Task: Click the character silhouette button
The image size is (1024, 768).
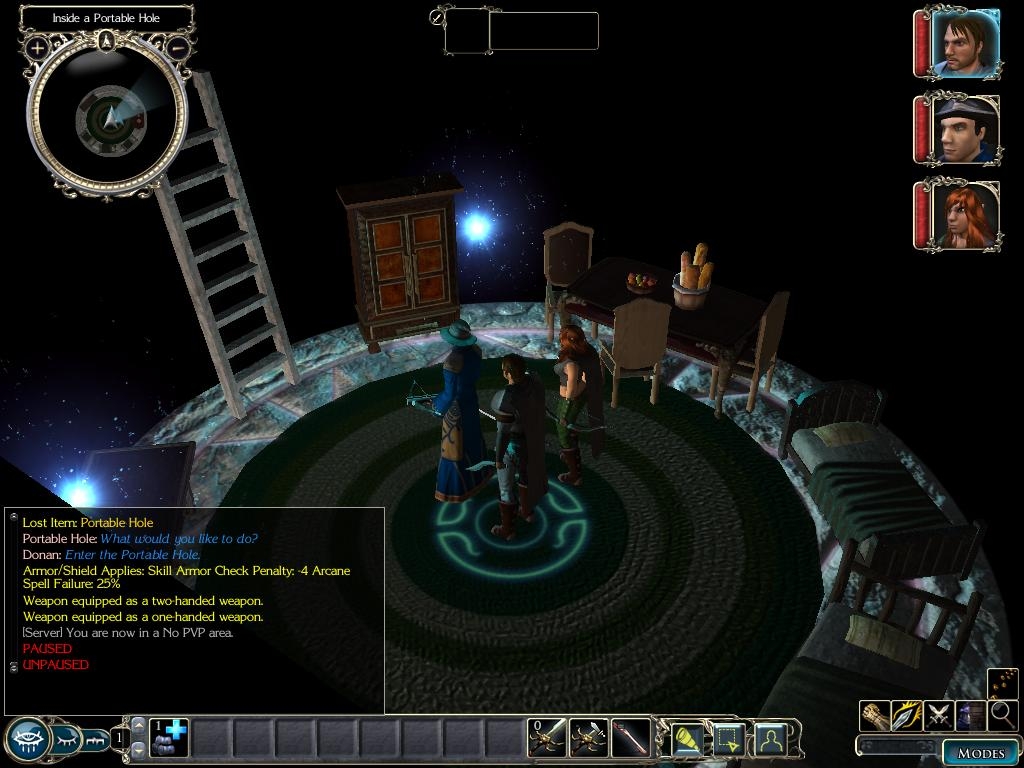Action: click(x=770, y=739)
